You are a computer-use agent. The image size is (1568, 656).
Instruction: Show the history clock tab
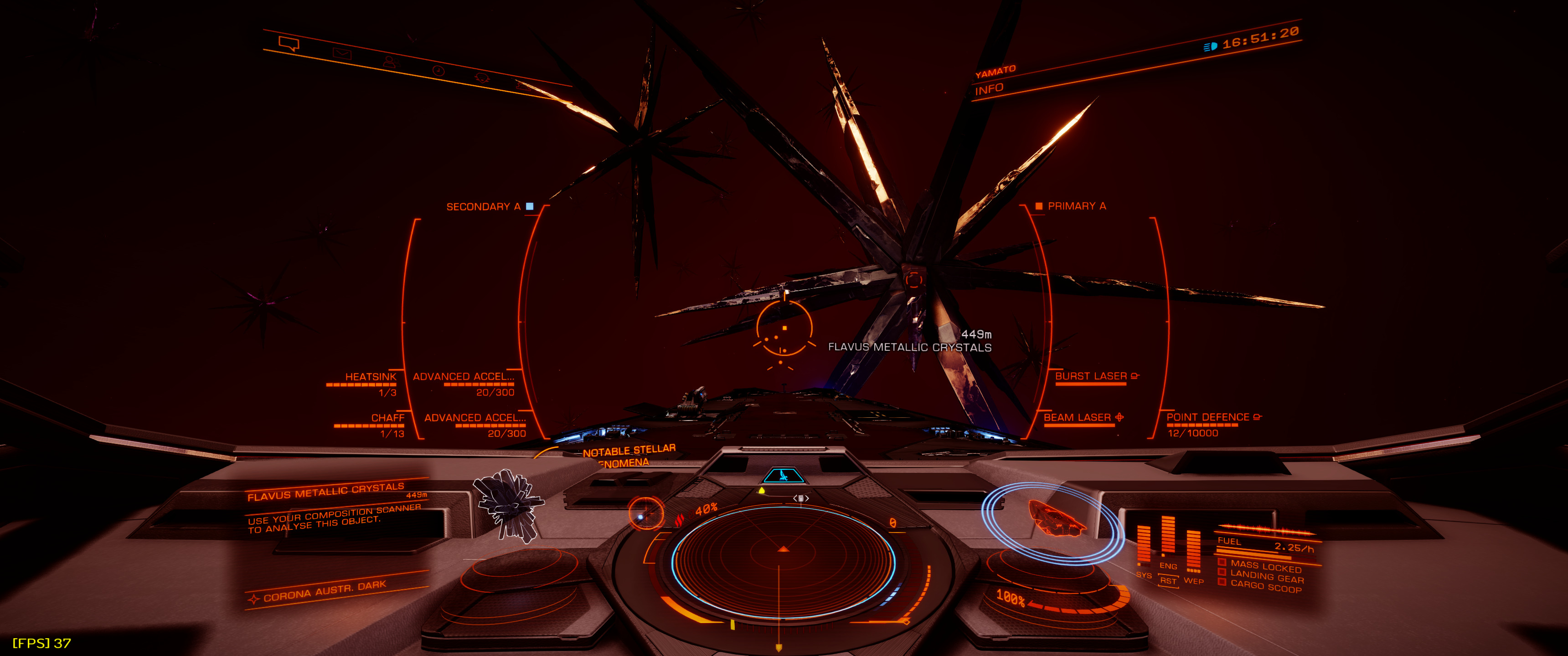point(438,71)
